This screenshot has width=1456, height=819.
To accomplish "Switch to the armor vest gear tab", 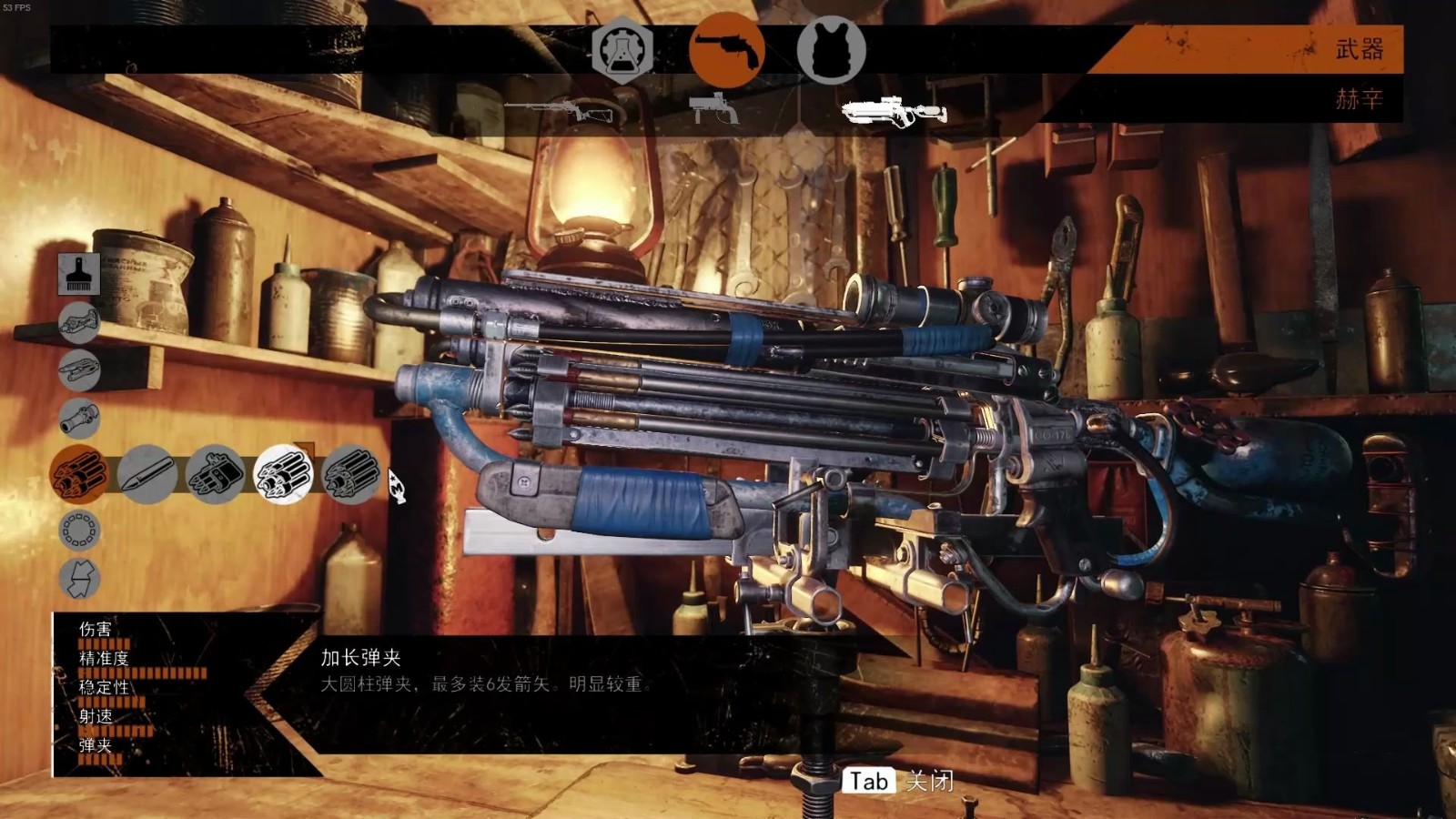I will 831,52.
